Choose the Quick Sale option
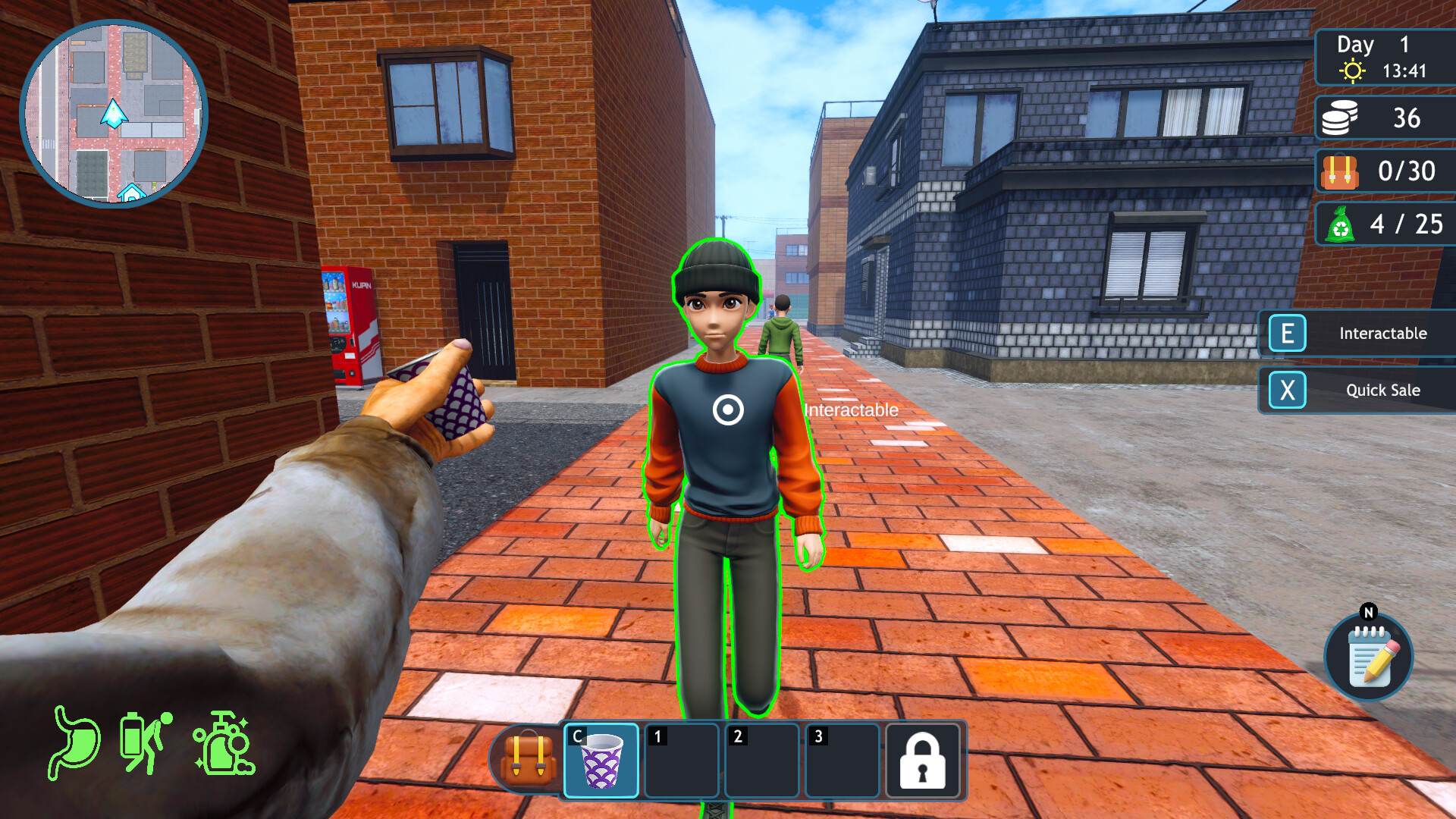Viewport: 1456px width, 819px height. pyautogui.click(x=1357, y=391)
